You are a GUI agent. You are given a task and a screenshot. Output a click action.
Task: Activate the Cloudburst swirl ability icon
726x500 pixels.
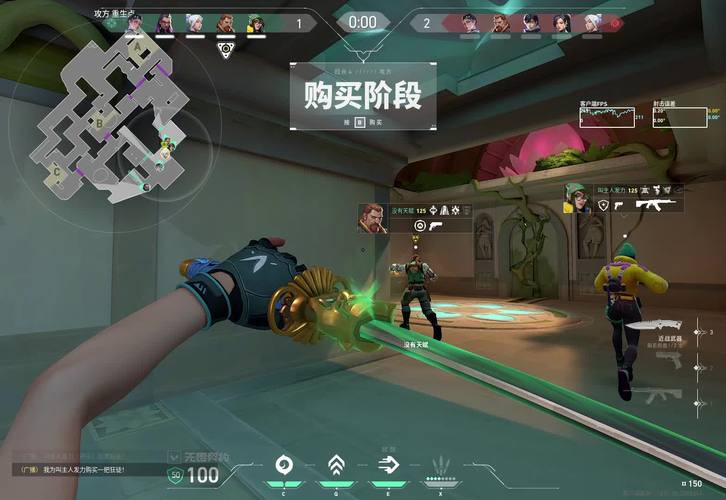[283, 464]
